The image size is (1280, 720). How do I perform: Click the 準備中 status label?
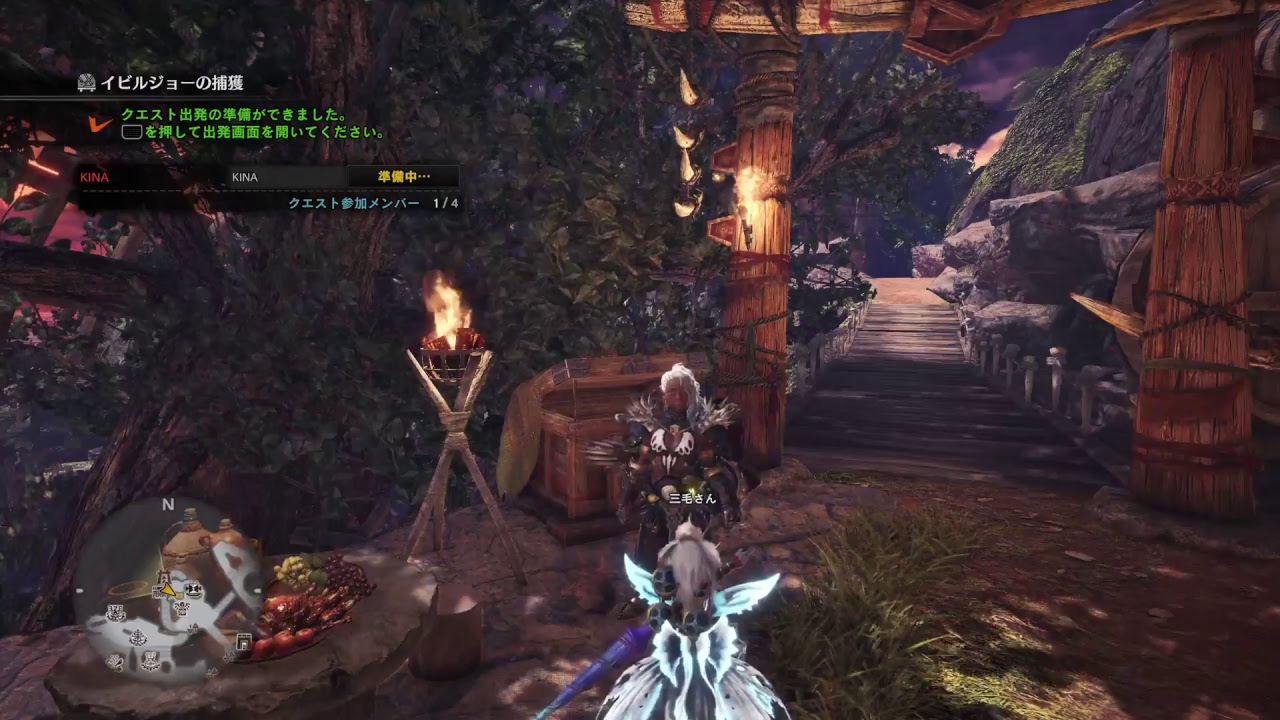coord(403,177)
